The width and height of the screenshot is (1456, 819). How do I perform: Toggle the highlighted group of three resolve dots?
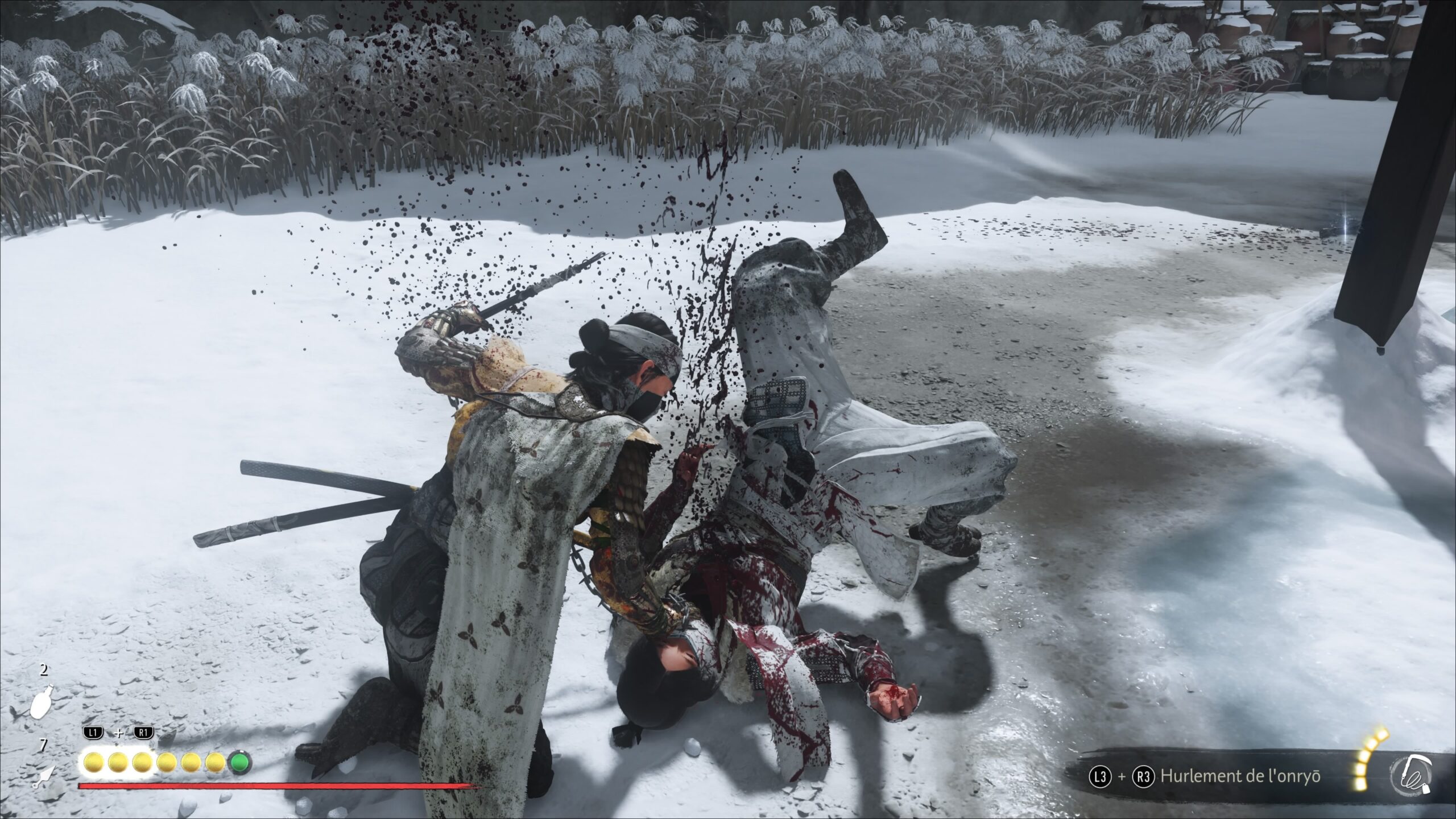(x=119, y=763)
